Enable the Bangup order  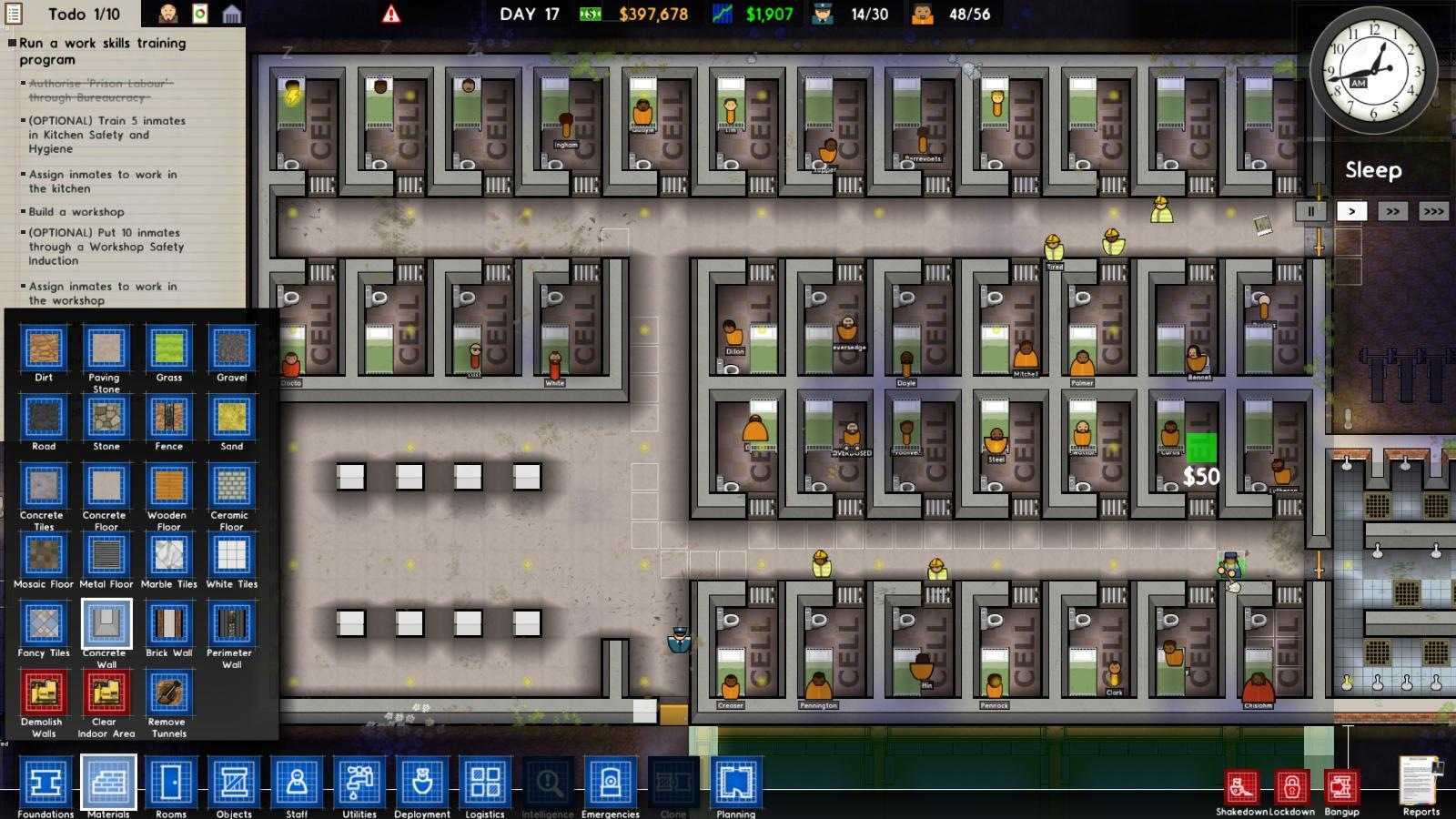pos(1340,783)
